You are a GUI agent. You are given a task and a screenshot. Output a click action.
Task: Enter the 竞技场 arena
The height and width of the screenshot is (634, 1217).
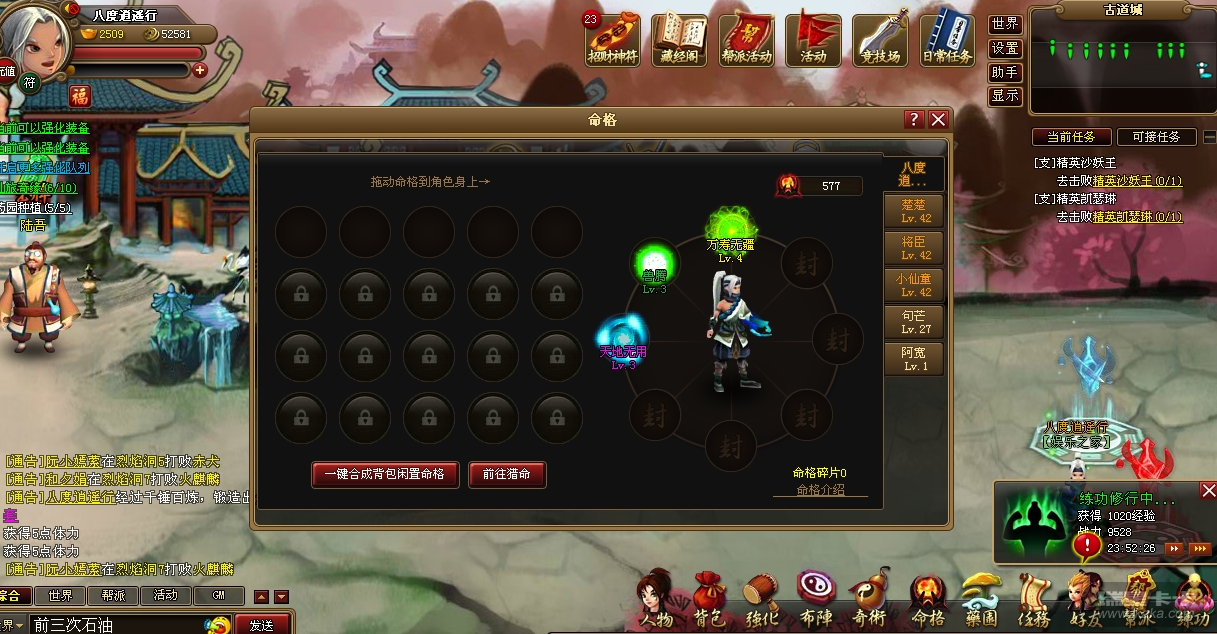(x=880, y=39)
